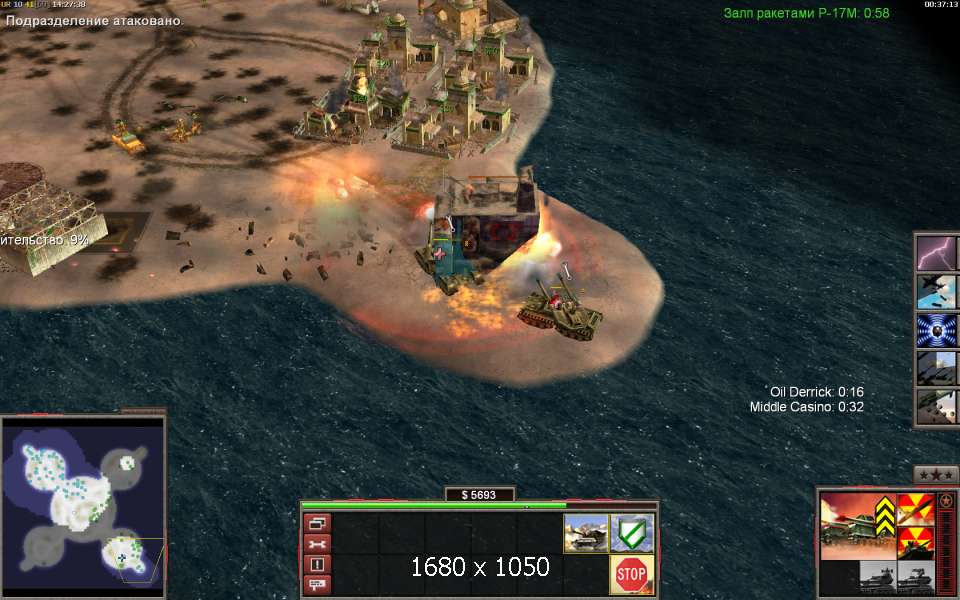Click the exclamation mark alert button
Screen dimensions: 960x600
[x=317, y=564]
